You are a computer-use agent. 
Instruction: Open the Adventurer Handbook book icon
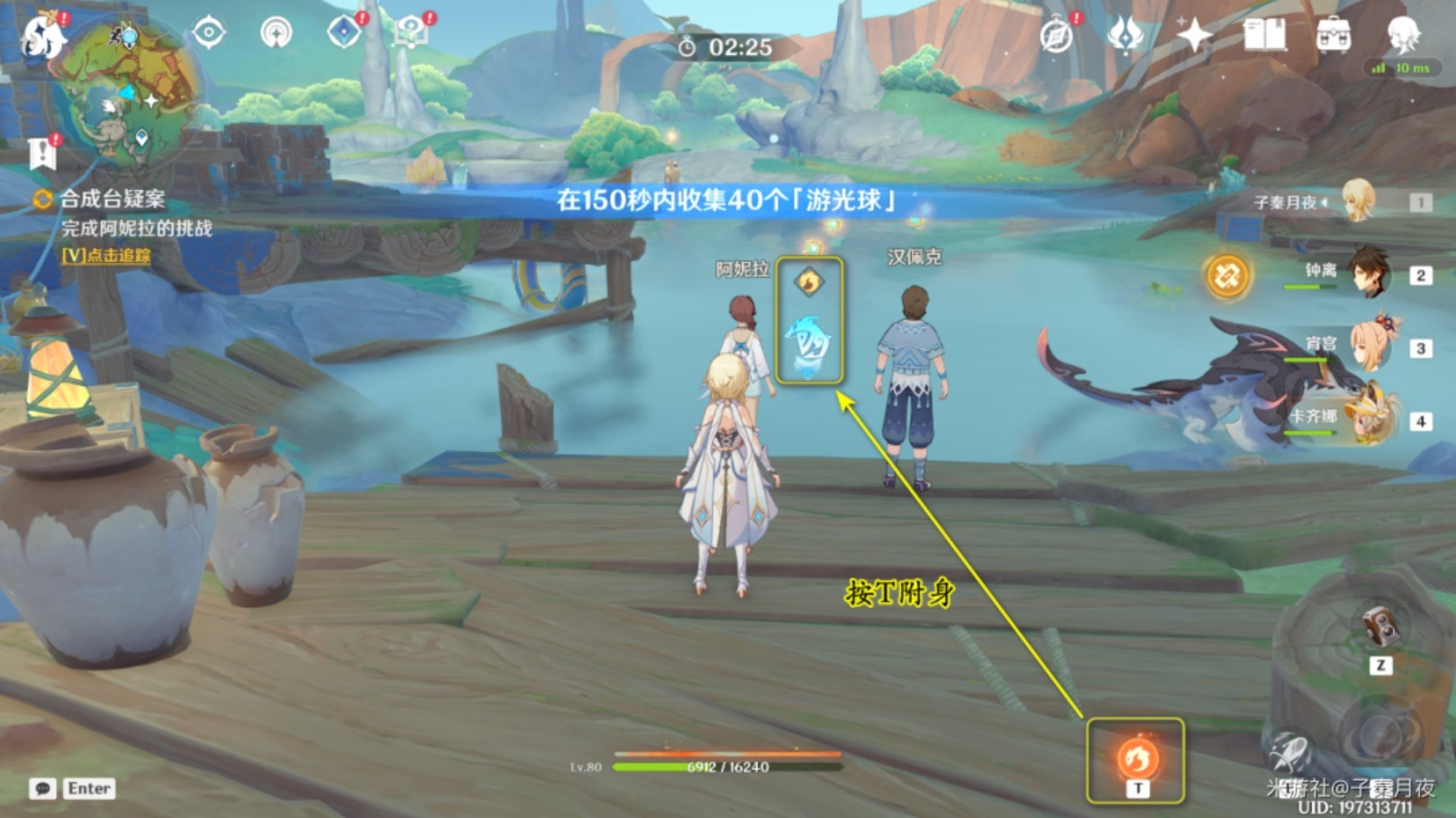tap(1263, 36)
